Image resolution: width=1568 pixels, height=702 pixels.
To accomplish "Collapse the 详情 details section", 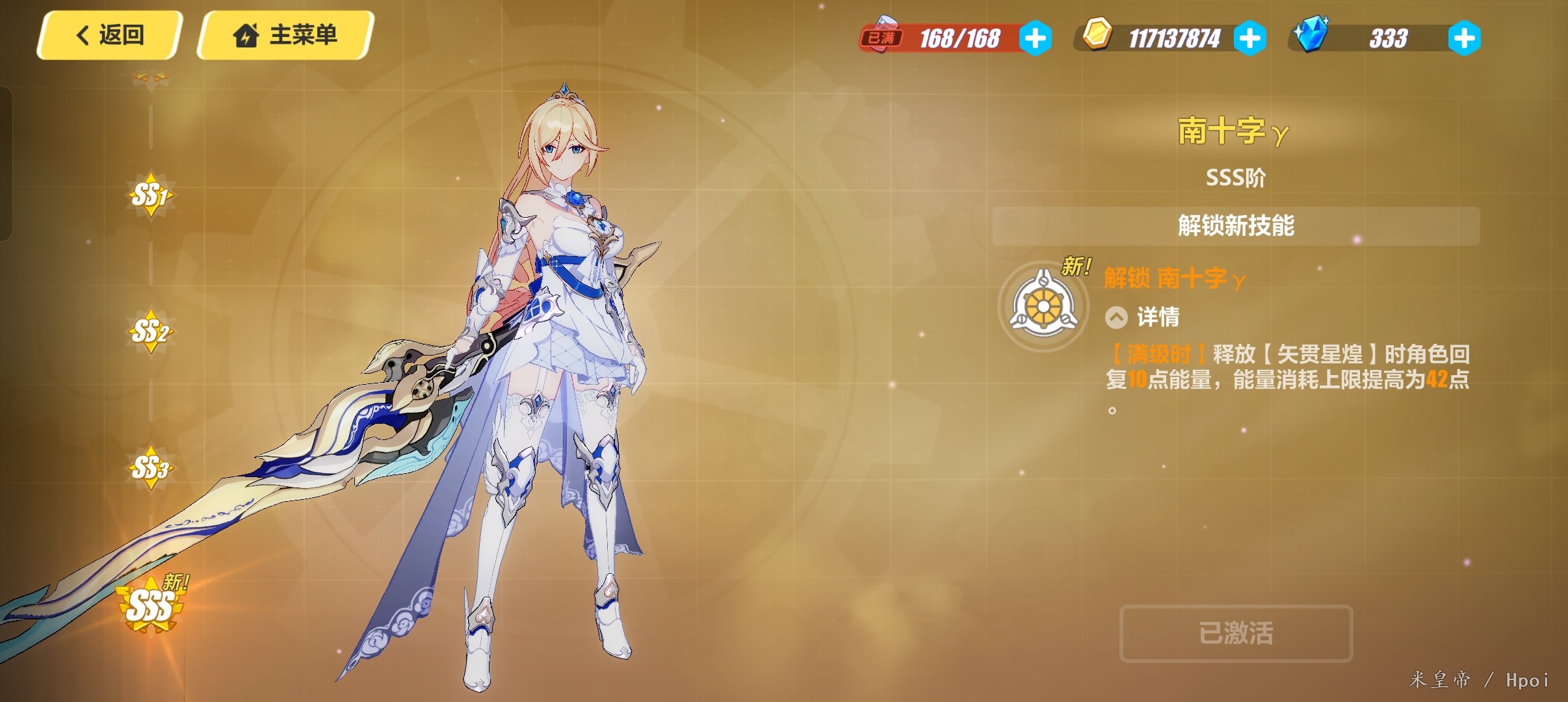I will pyautogui.click(x=1116, y=317).
